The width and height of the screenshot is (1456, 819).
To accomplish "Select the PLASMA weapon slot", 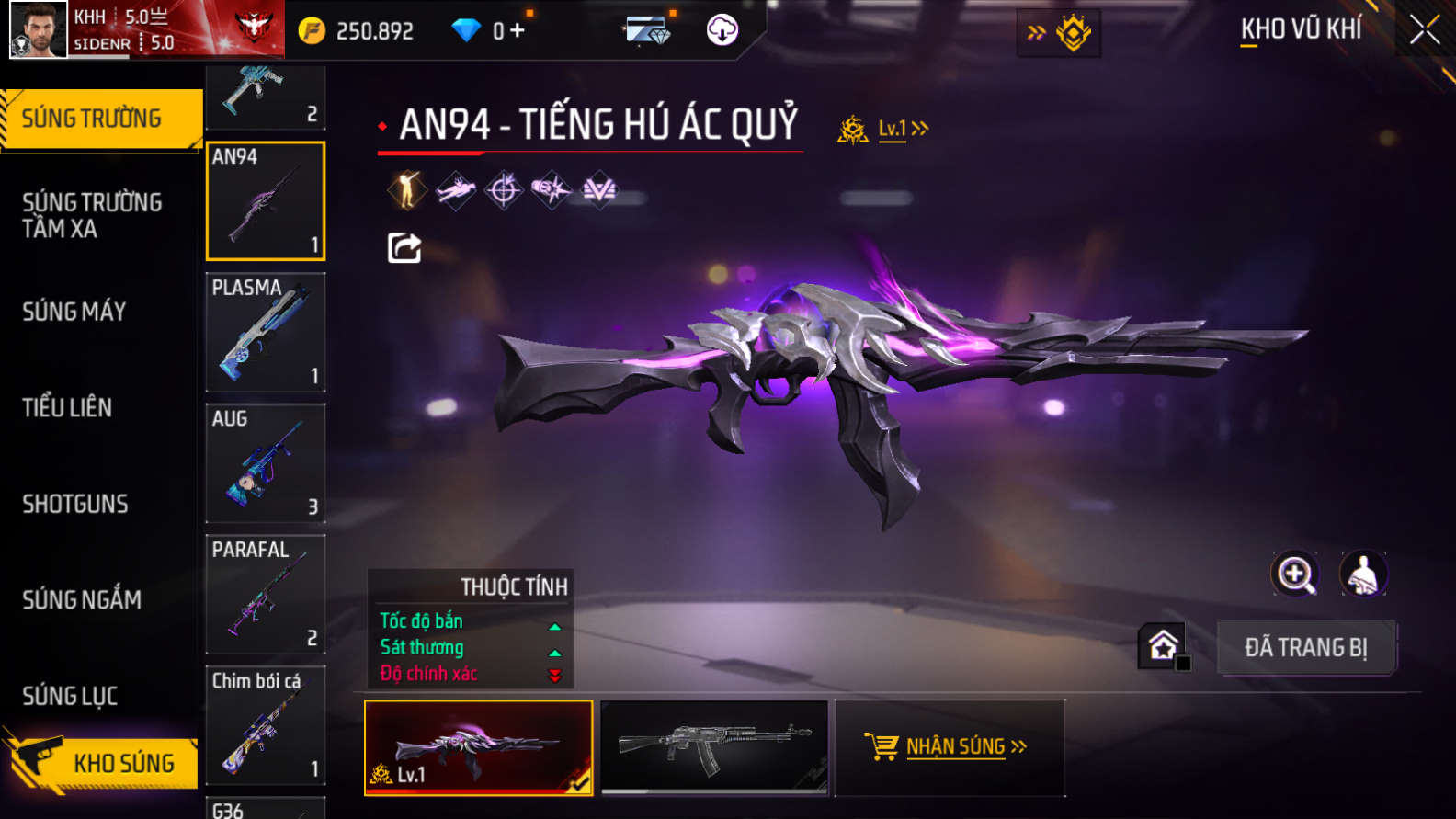I will 266,332.
